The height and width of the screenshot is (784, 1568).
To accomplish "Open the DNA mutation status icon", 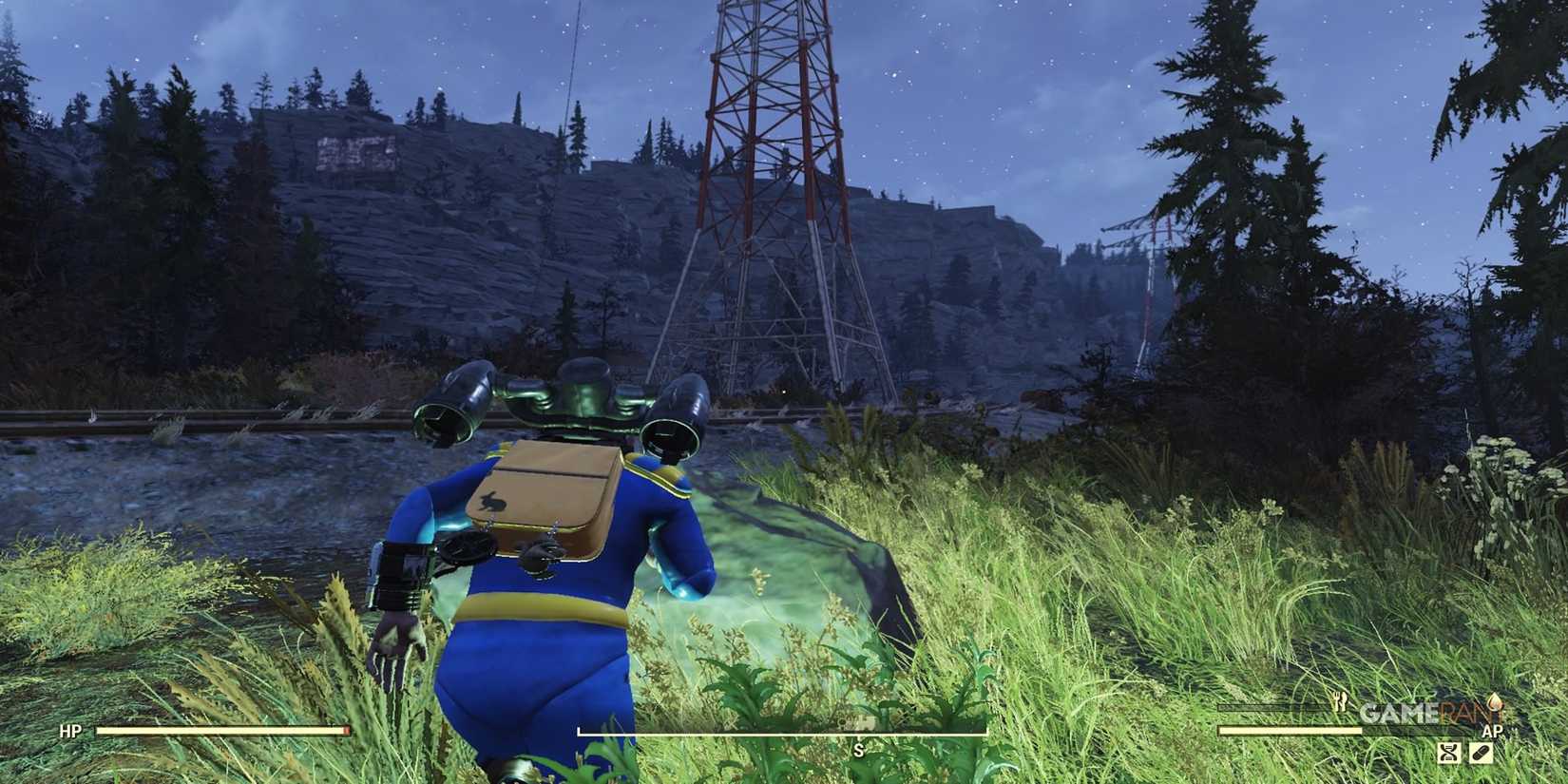I will pos(1449,754).
